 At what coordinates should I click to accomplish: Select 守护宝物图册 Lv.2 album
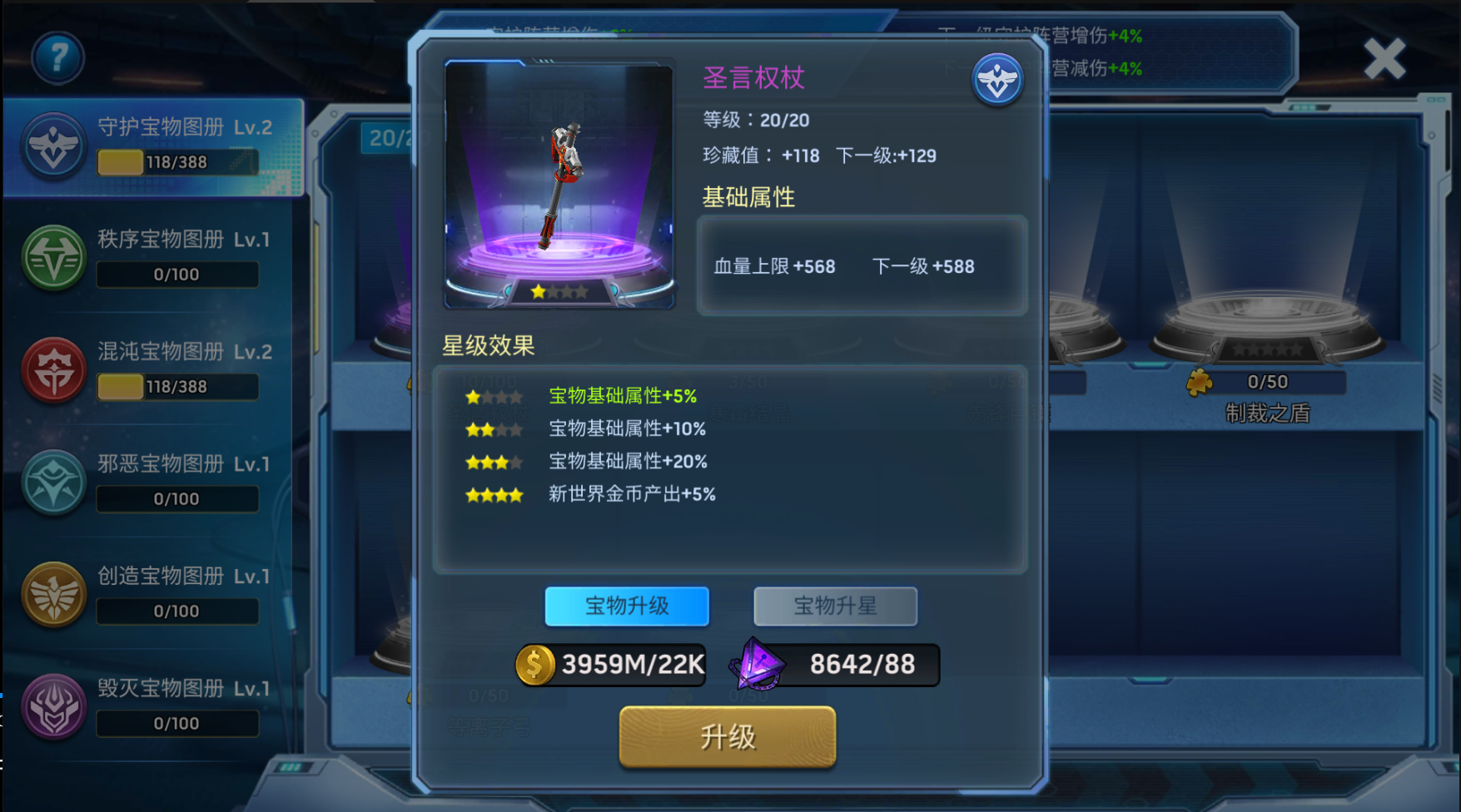point(154,146)
